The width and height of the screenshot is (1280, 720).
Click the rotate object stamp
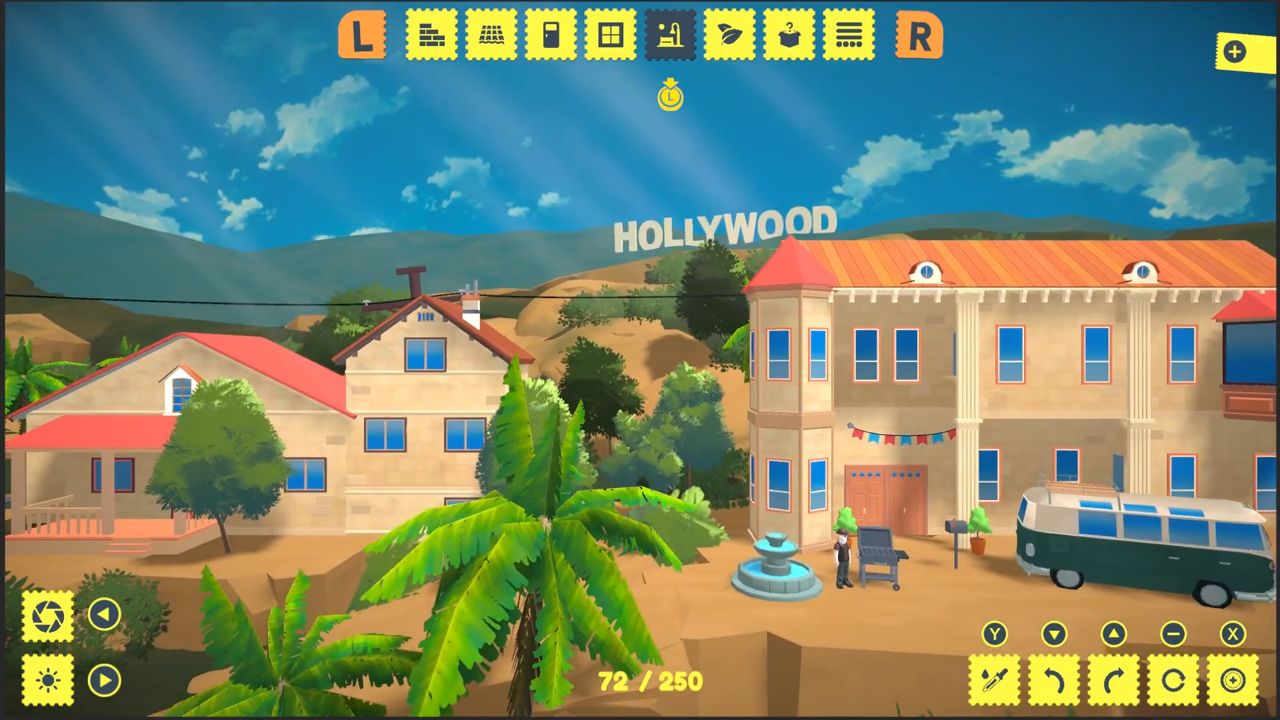click(x=1171, y=678)
